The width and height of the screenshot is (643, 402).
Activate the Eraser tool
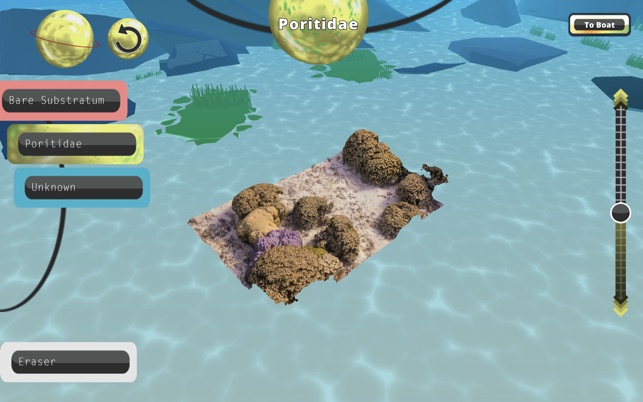[70, 362]
